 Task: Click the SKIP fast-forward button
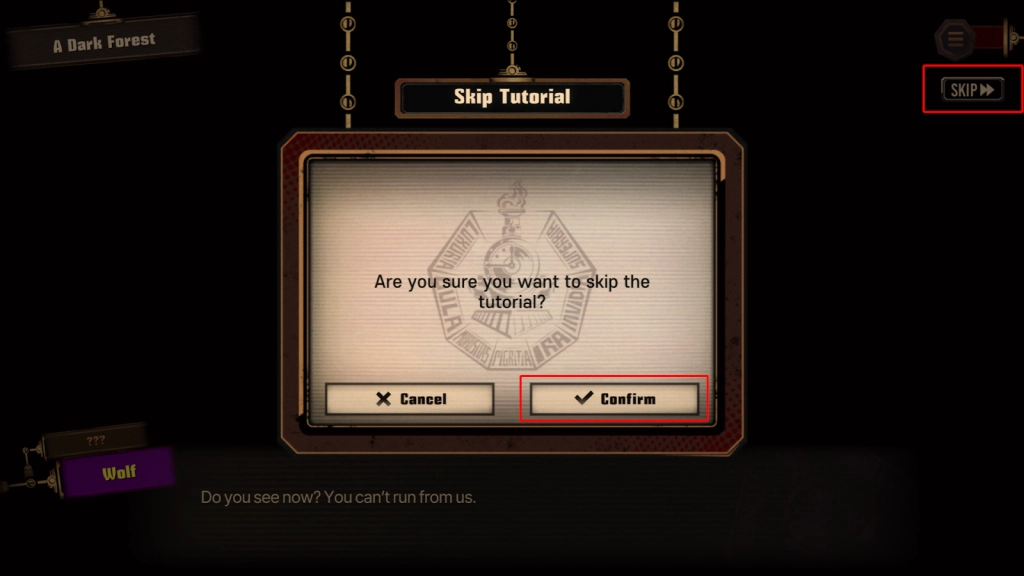[x=972, y=90]
